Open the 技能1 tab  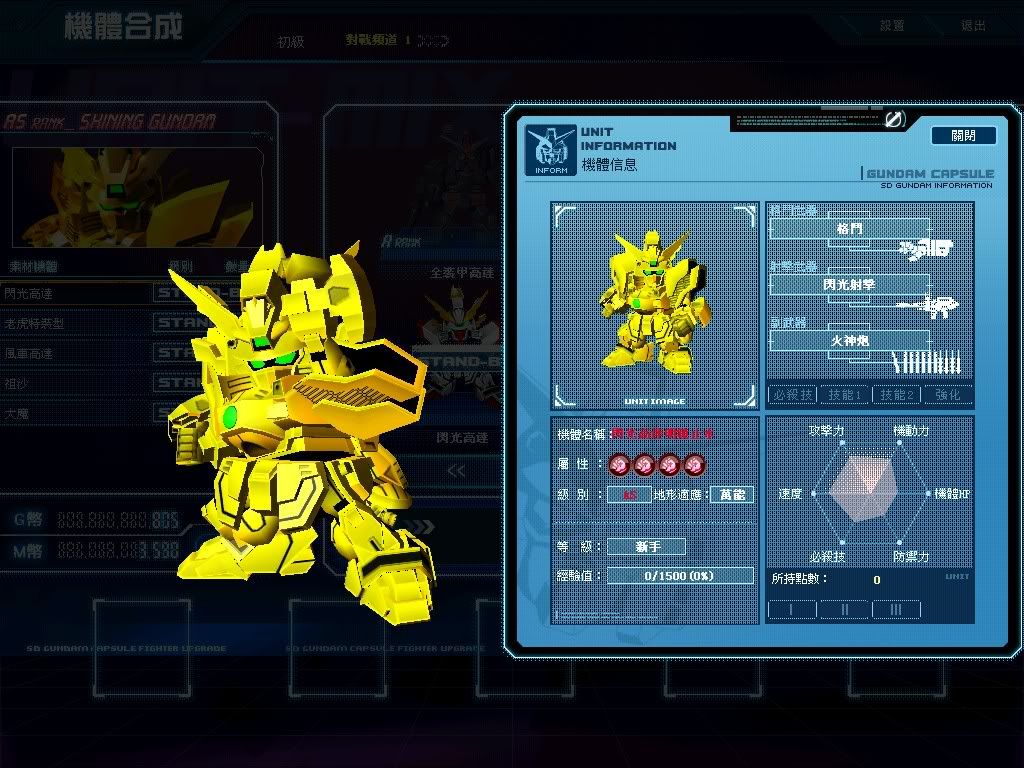point(845,395)
